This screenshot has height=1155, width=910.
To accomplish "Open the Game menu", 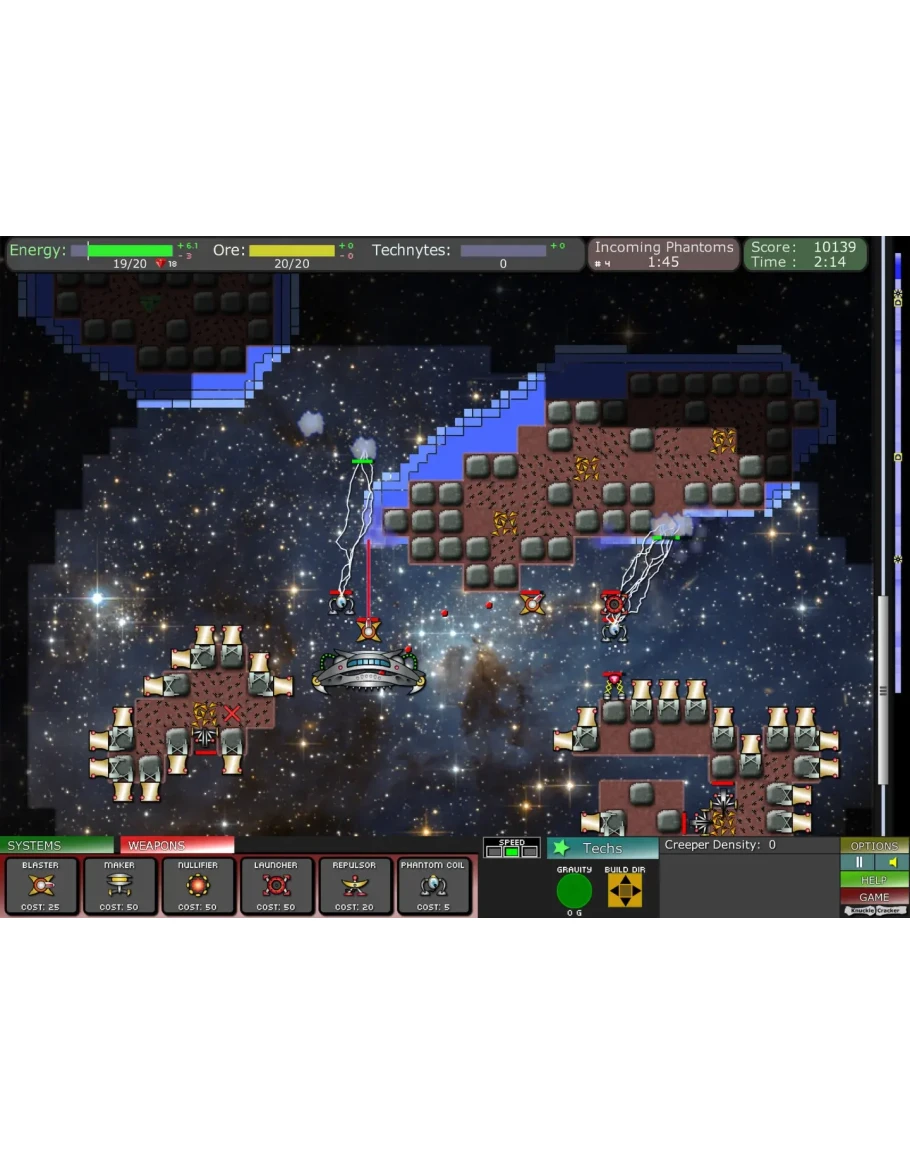I will pyautogui.click(x=874, y=897).
